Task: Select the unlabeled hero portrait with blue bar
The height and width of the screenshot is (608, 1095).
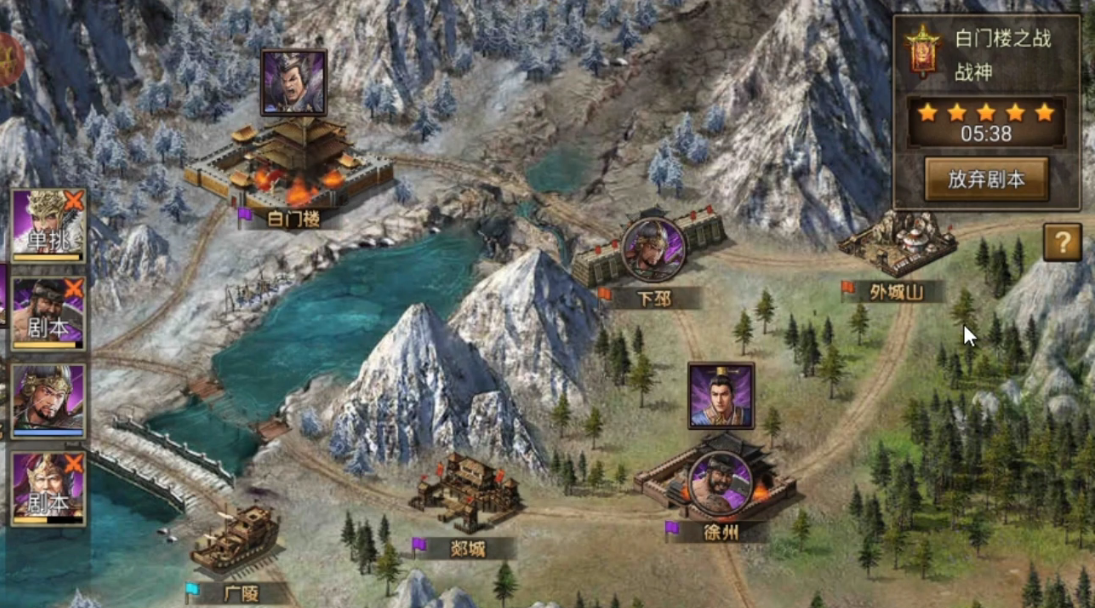Action: 48,400
